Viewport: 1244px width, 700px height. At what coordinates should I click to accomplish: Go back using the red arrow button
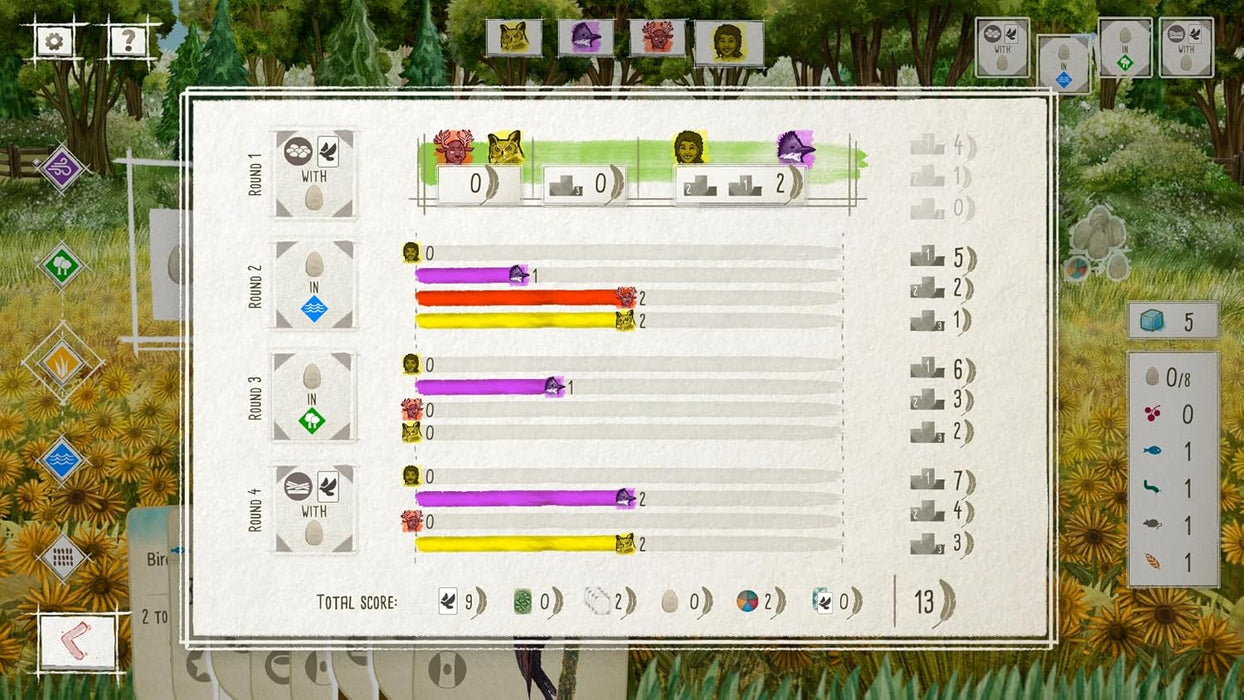coord(77,643)
